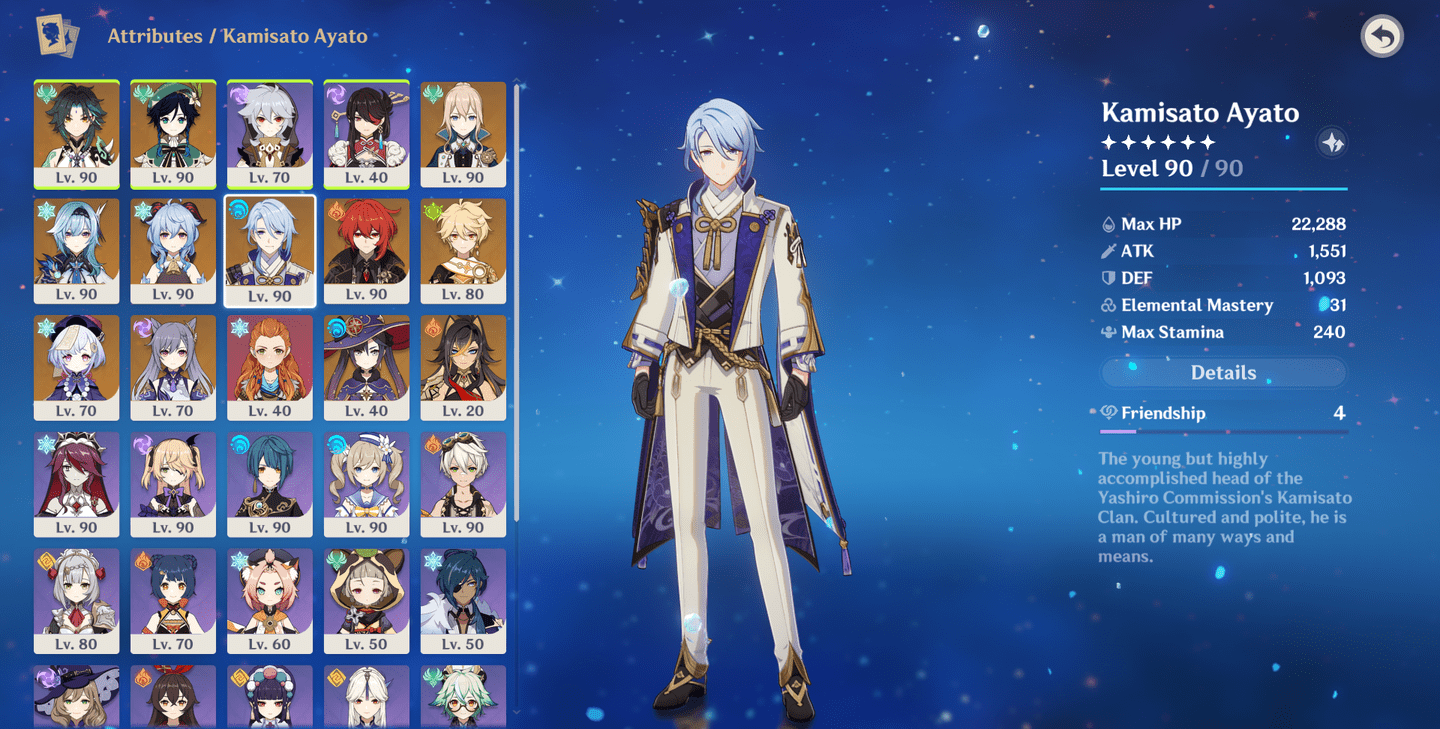Click the Kamisato Ayato breadcrumb label

click(295, 36)
